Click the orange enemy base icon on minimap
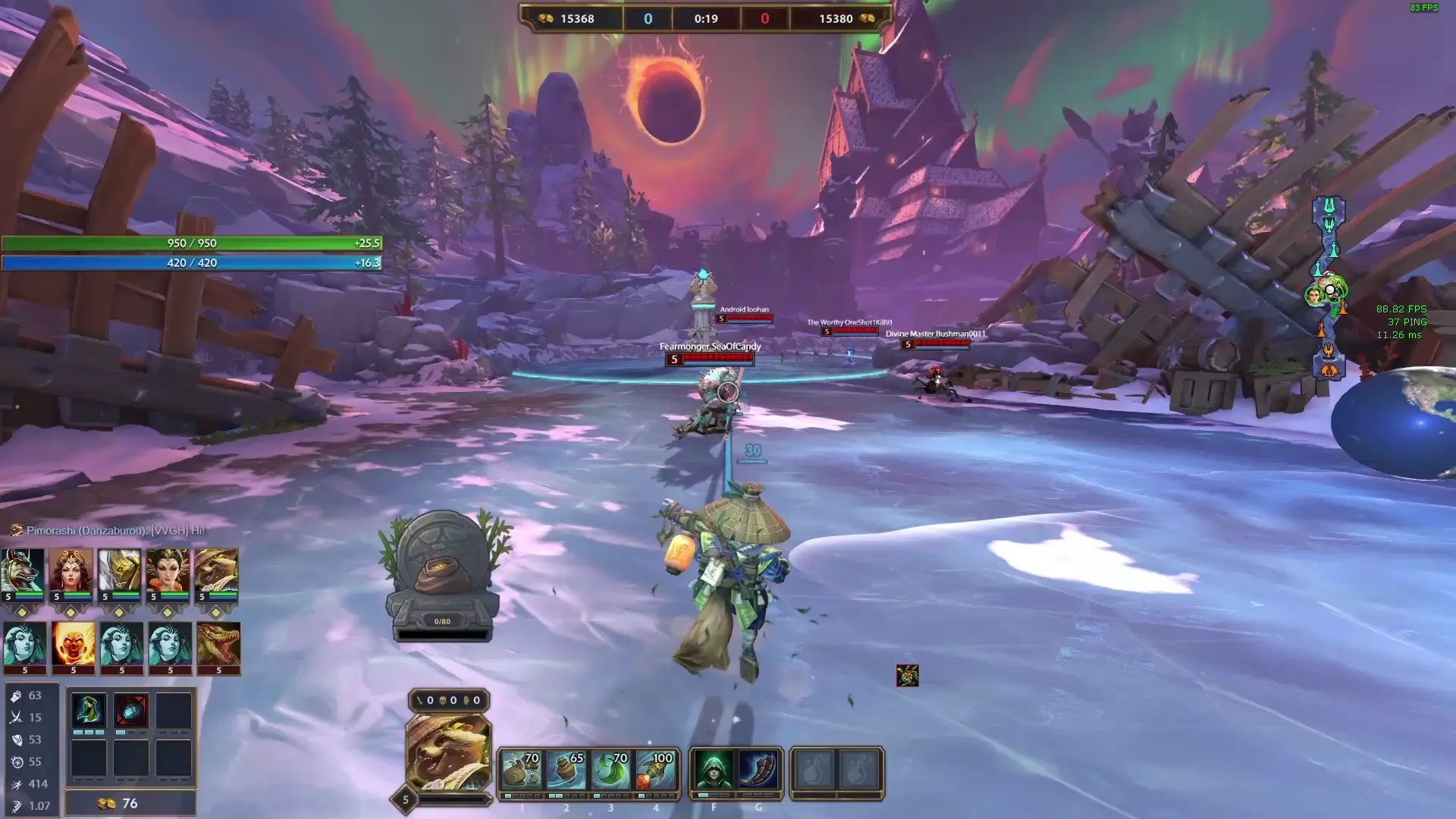The width and height of the screenshot is (1456, 819). (x=1329, y=369)
